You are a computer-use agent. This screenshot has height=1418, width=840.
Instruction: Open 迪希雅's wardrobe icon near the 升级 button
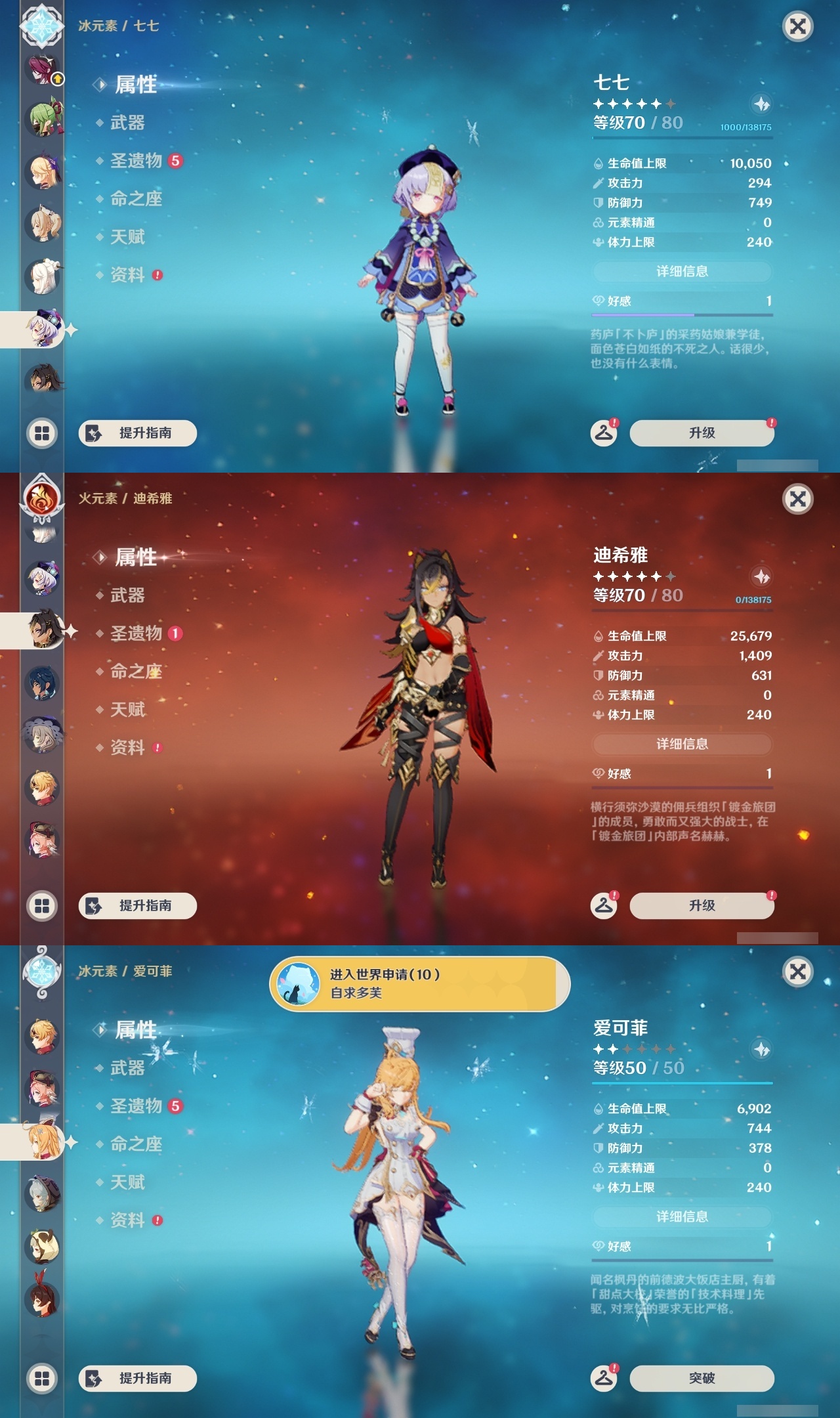(x=605, y=905)
